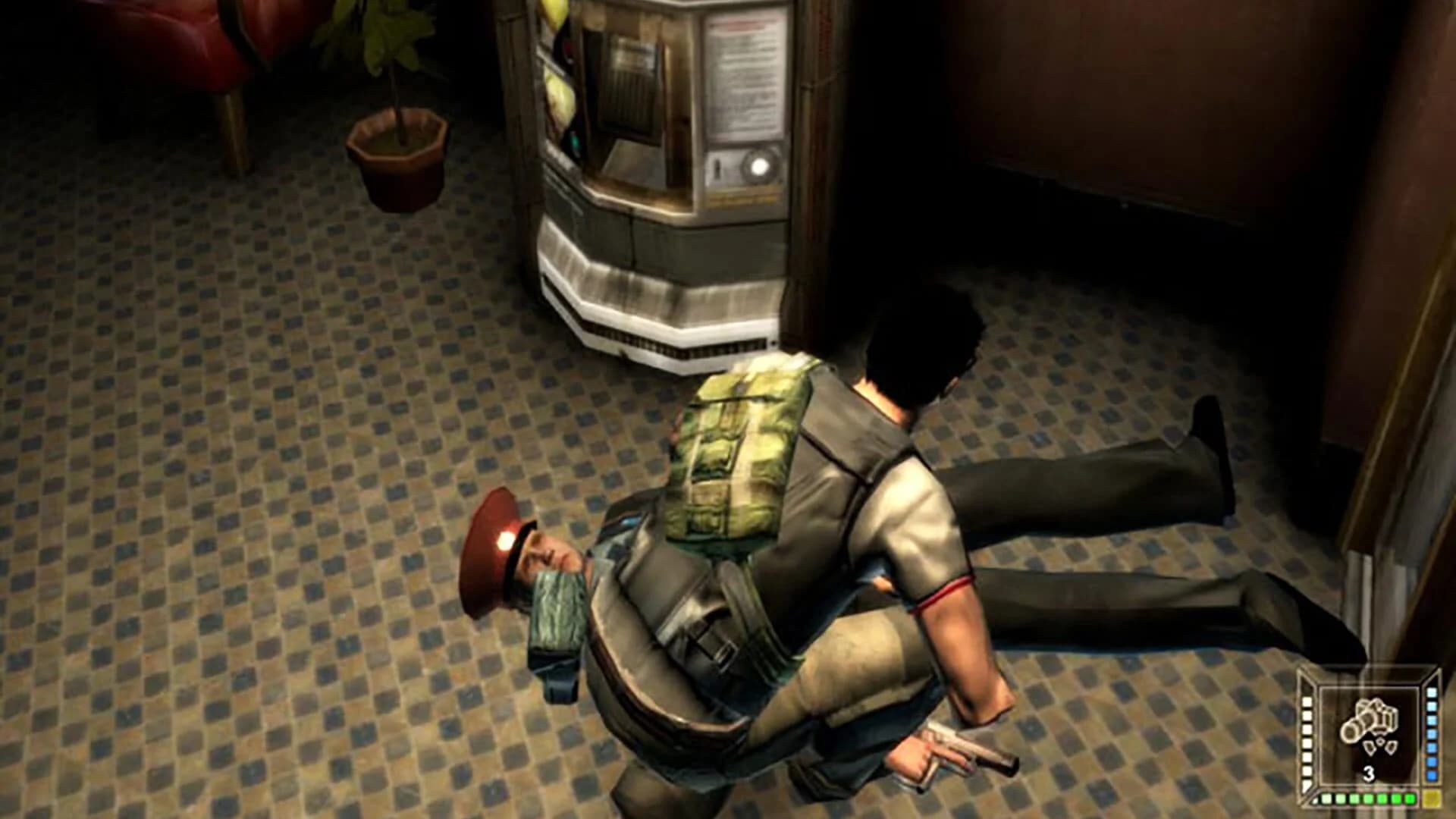The width and height of the screenshot is (1456, 819).
Task: Toggle the yellow square indicator in the HUD corner
Action: pos(1432,799)
